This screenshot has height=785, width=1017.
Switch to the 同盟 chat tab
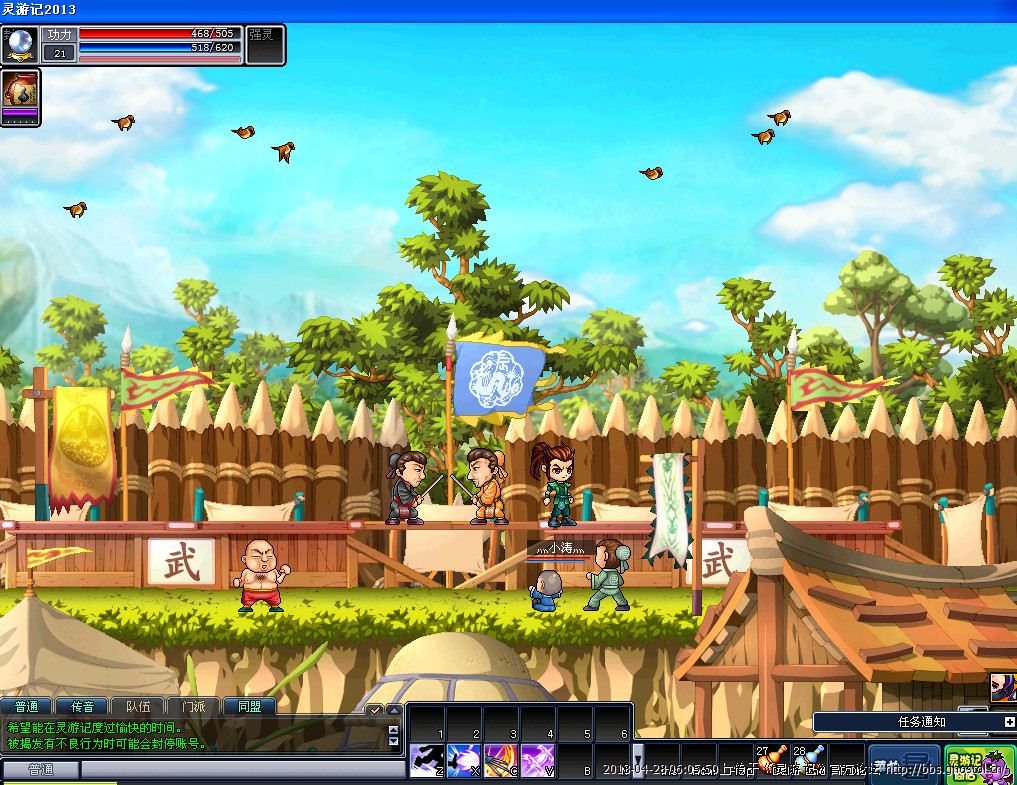tap(249, 706)
